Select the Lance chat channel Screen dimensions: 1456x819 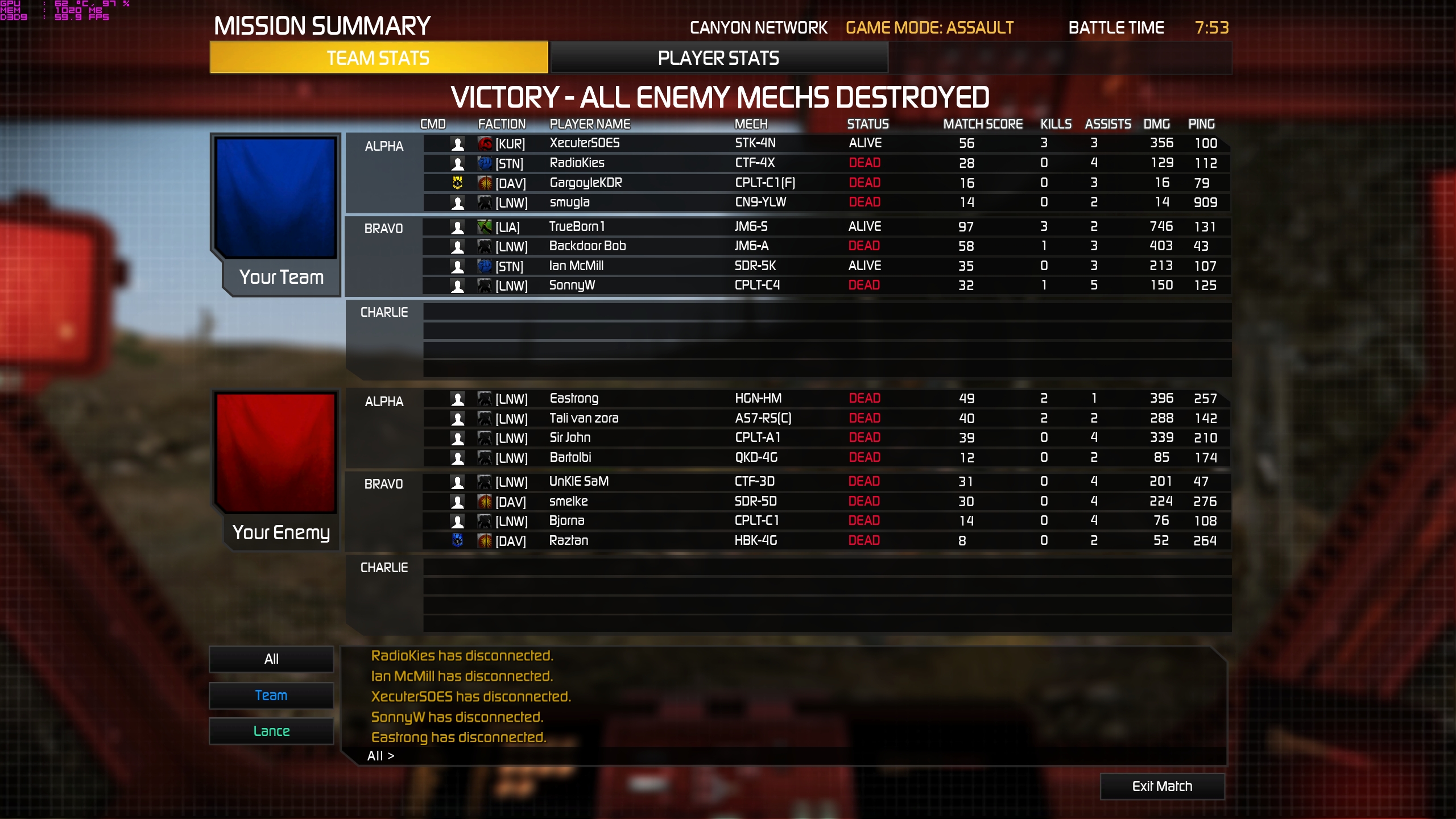coord(271,731)
